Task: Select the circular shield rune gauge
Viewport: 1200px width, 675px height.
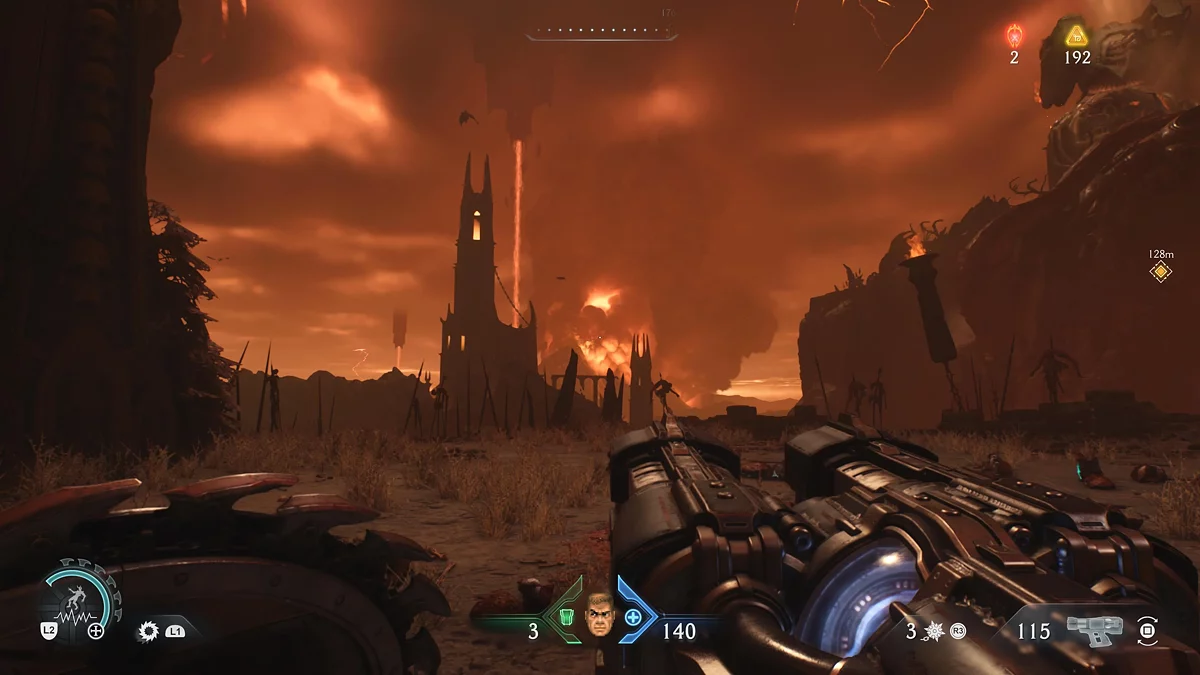Action: pyautogui.click(x=80, y=600)
